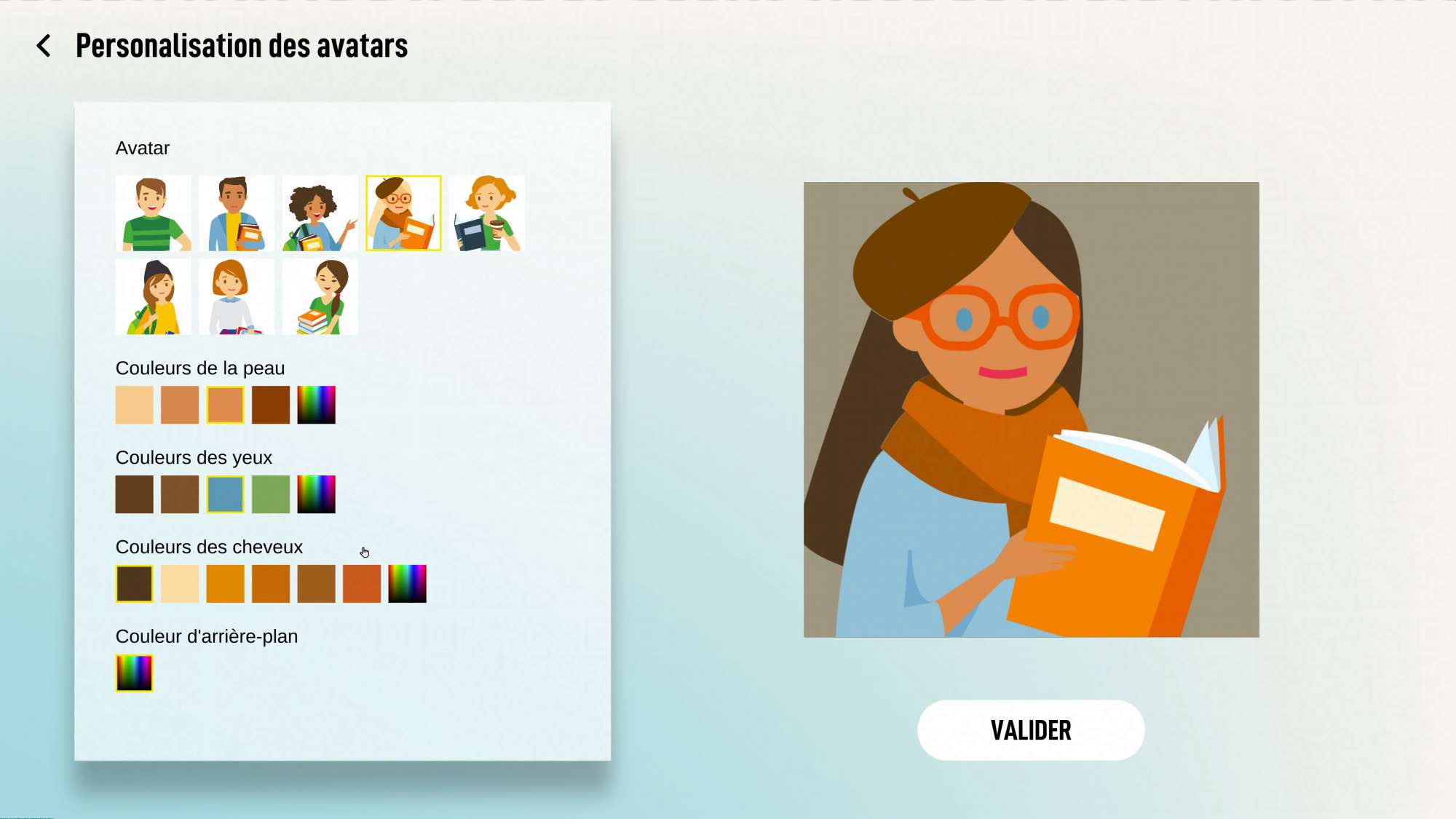Select the dark brown hair color swatch

[135, 584]
